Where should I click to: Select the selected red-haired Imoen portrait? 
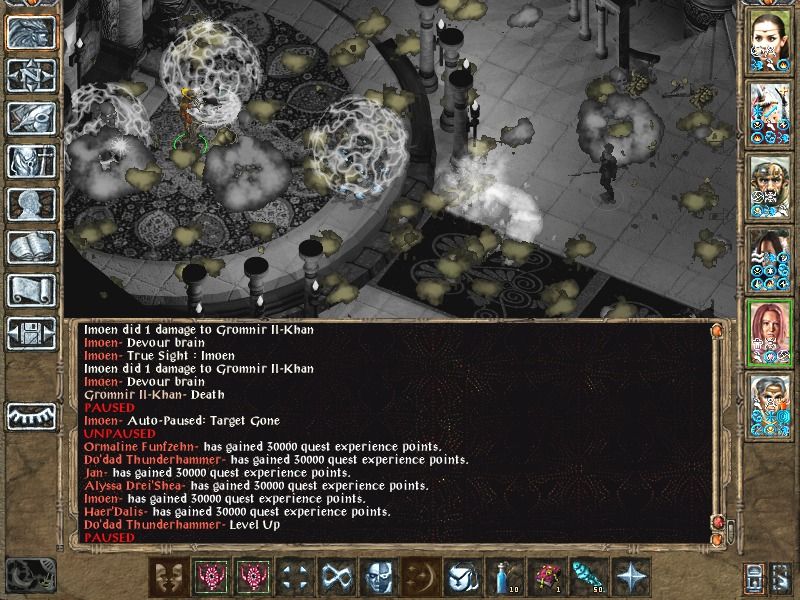tap(770, 332)
